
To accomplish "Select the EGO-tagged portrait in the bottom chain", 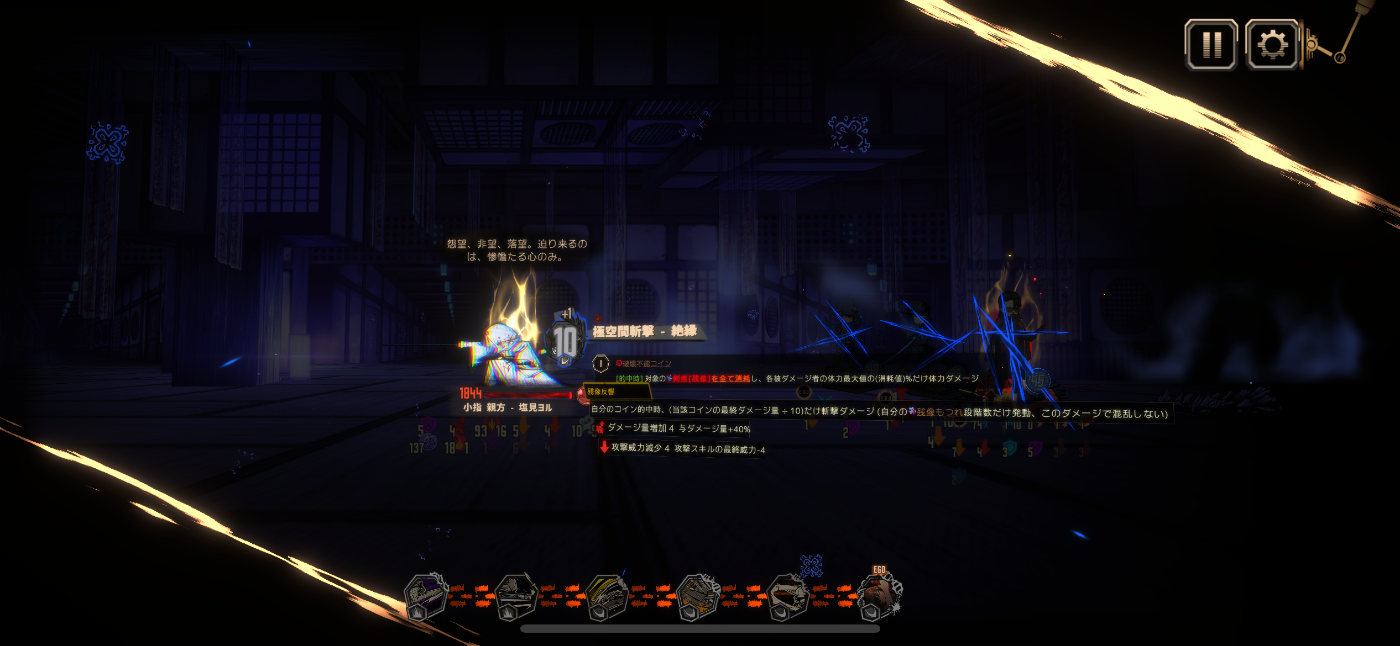I will tap(879, 596).
